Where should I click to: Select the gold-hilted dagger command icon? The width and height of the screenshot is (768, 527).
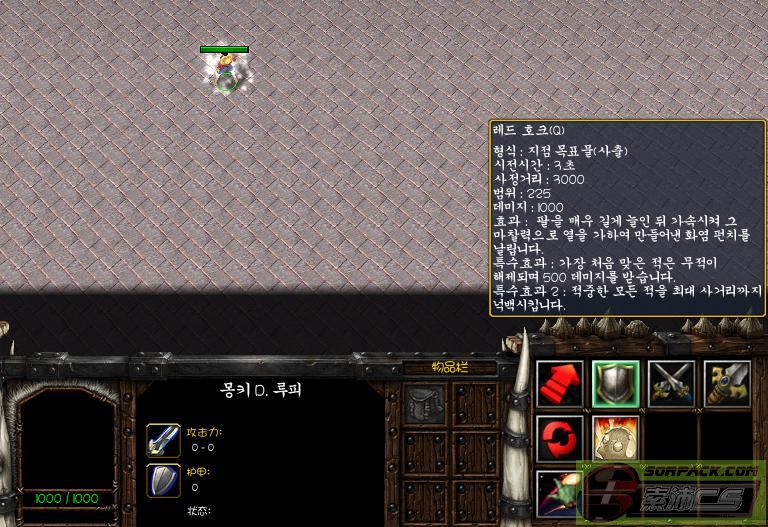(727, 384)
